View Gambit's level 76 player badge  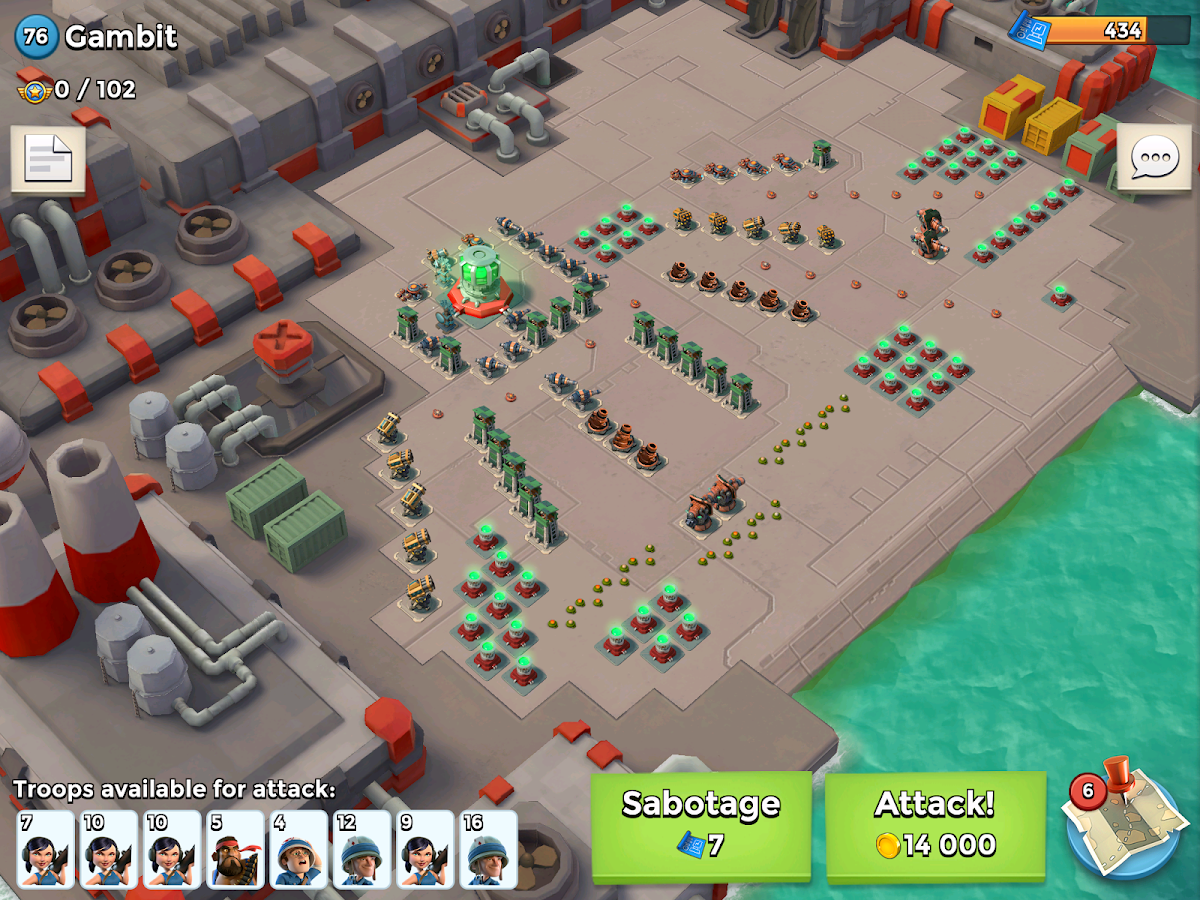36,38
